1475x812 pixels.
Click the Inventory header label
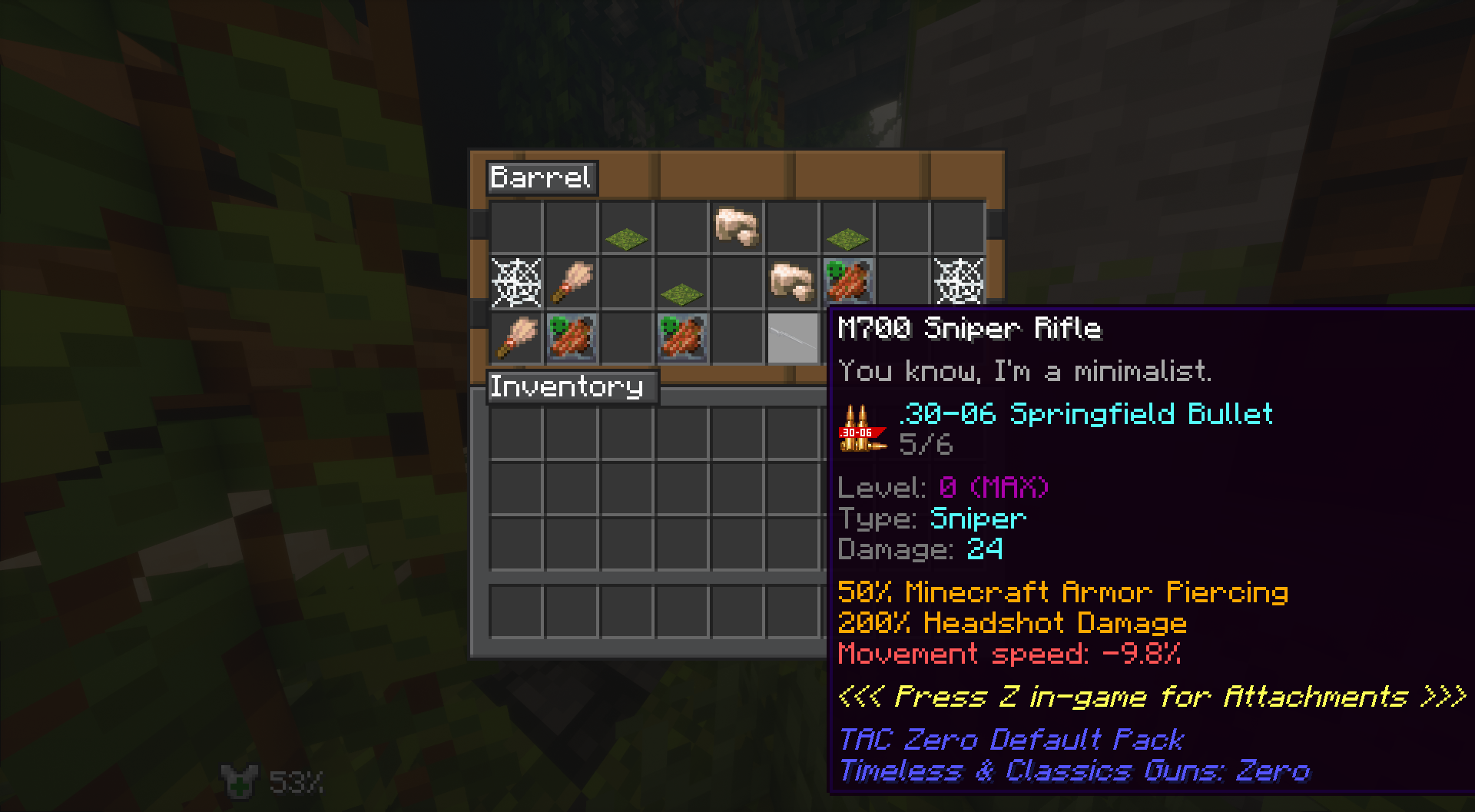coord(570,387)
